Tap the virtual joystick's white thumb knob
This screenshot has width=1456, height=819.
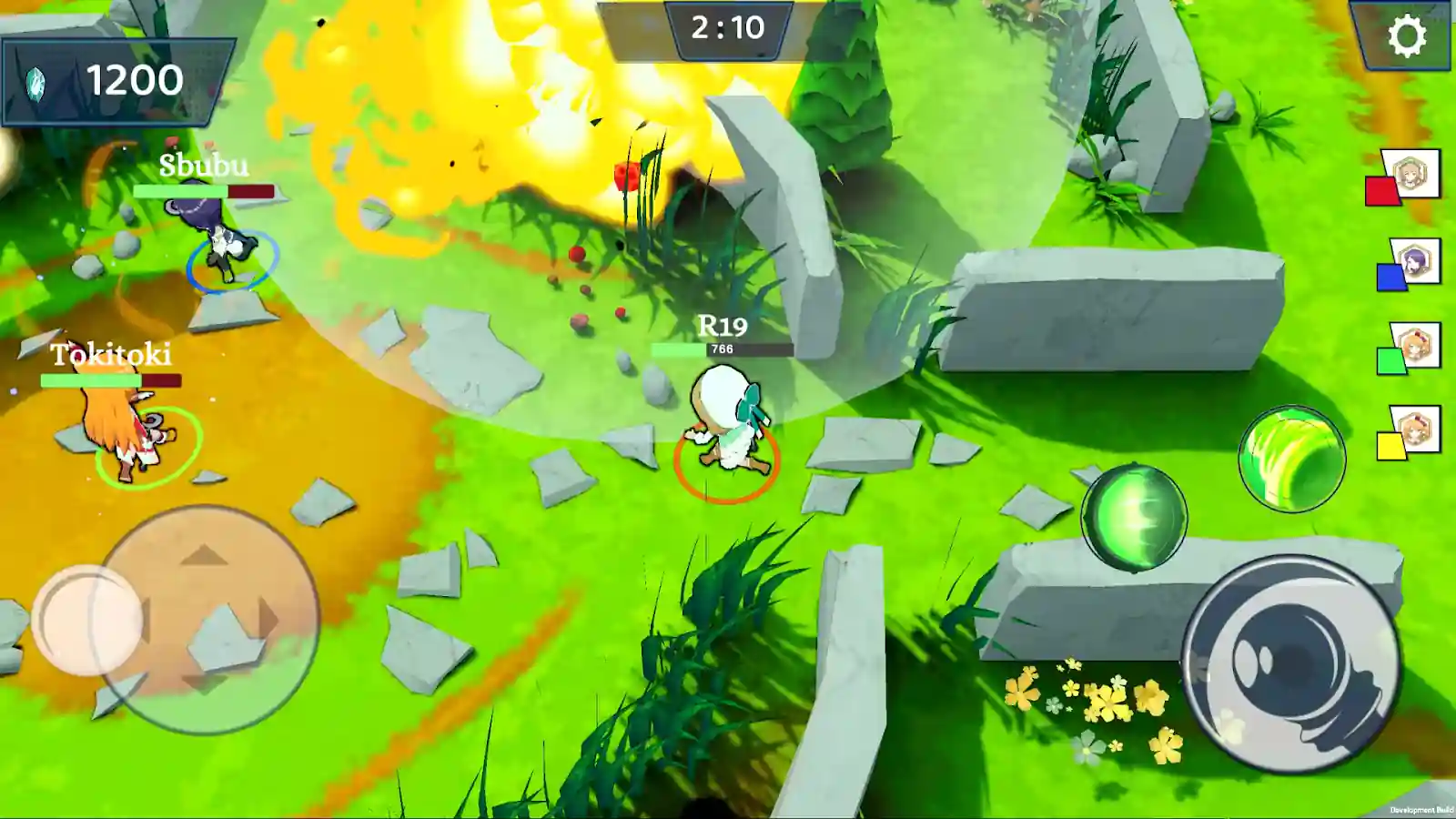[87, 620]
